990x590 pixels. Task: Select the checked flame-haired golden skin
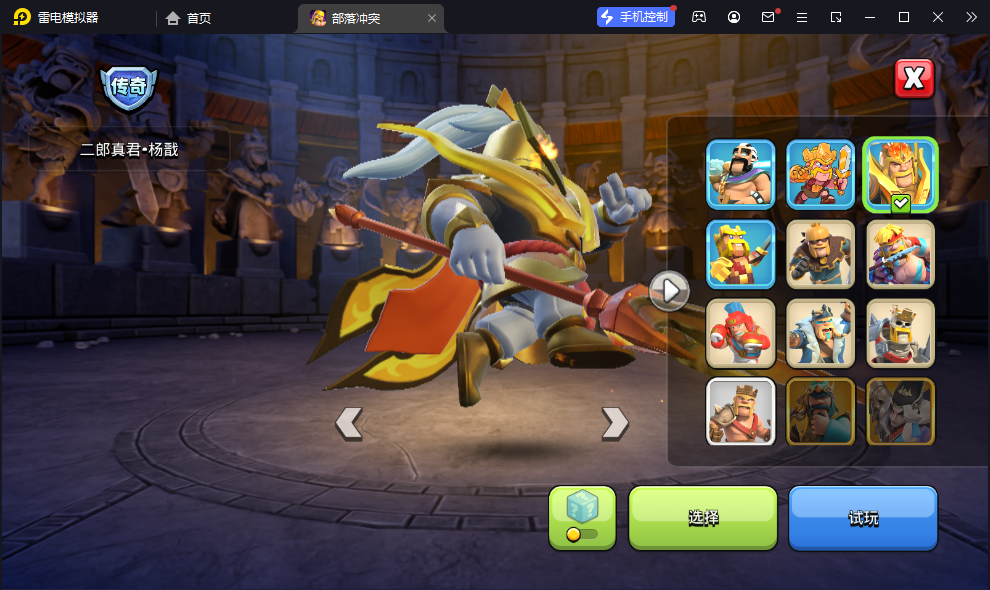pyautogui.click(x=900, y=173)
